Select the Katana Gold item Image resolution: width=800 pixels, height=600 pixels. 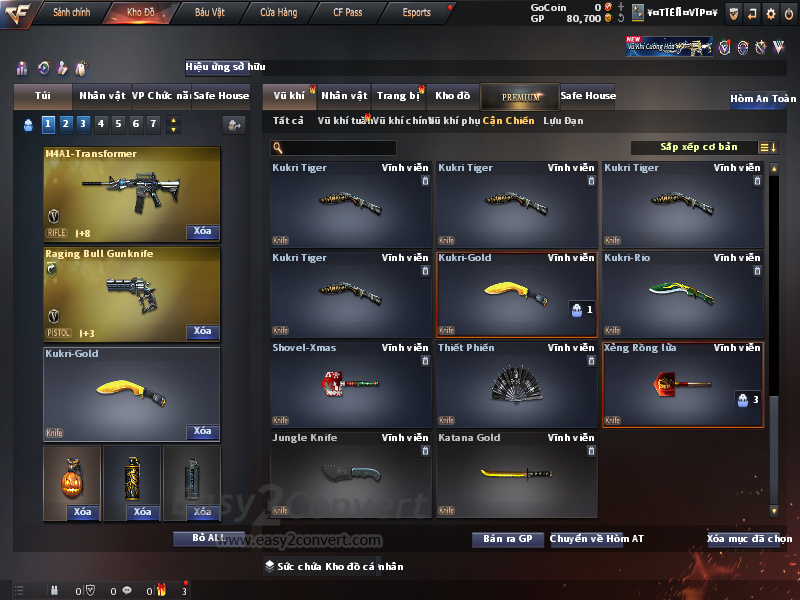(516, 473)
